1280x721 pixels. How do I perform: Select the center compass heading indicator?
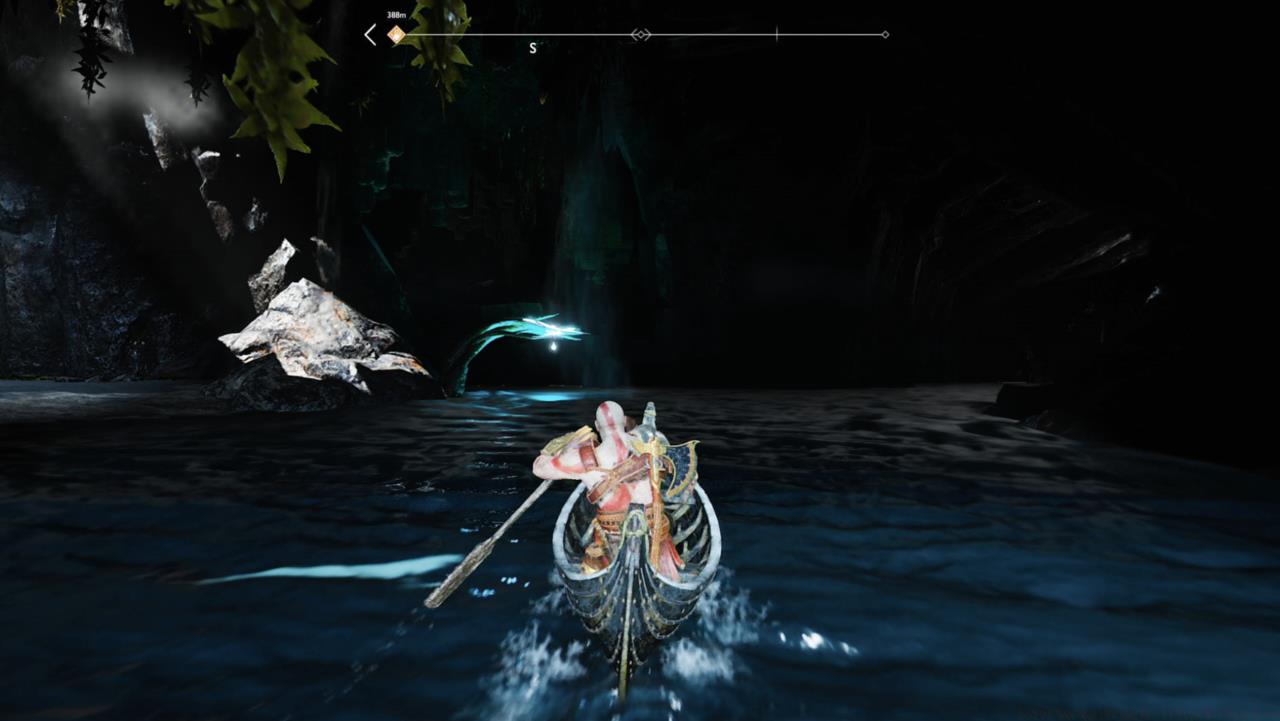(640, 33)
